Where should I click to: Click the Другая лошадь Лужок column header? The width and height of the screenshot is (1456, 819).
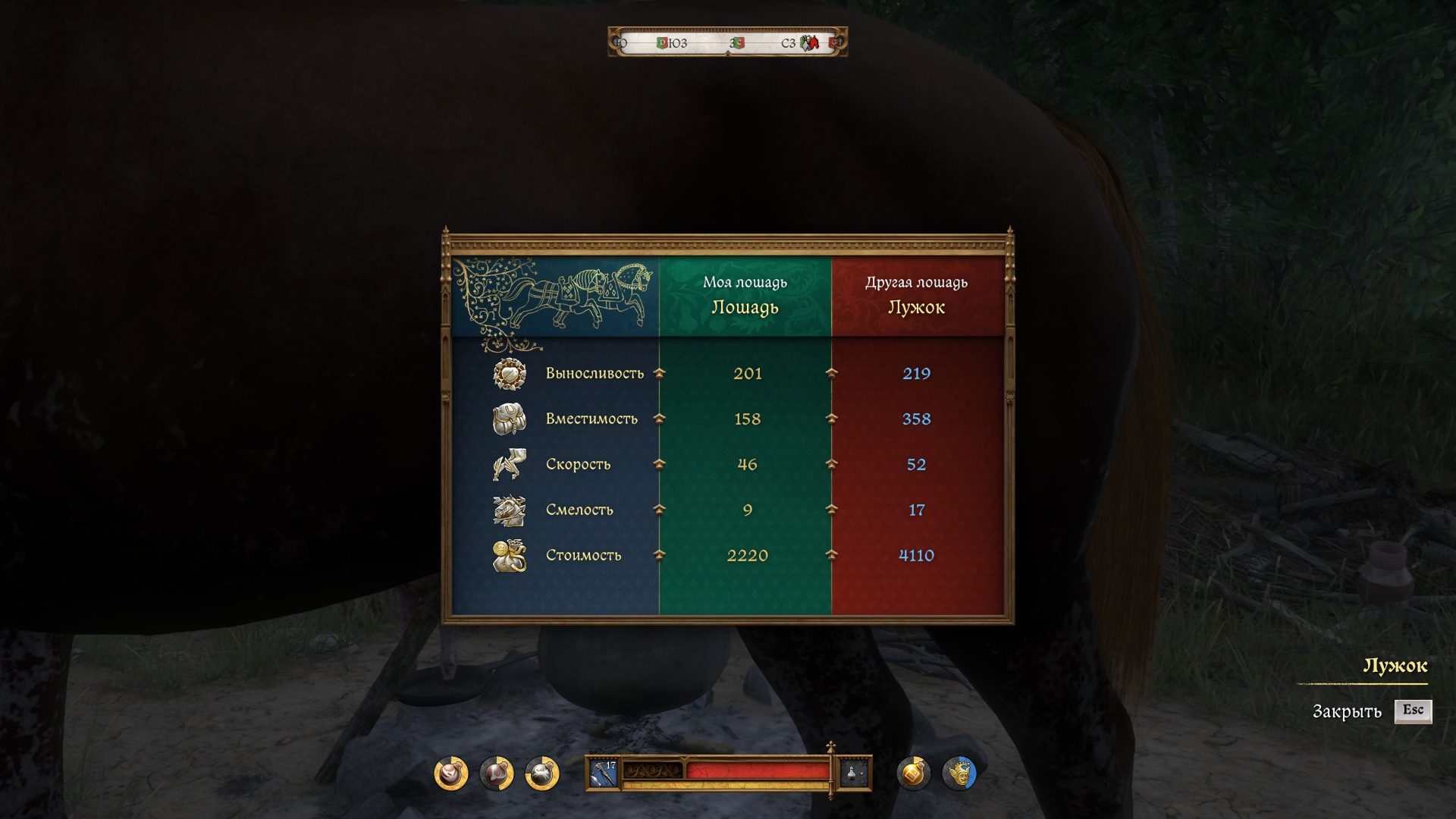tap(916, 296)
